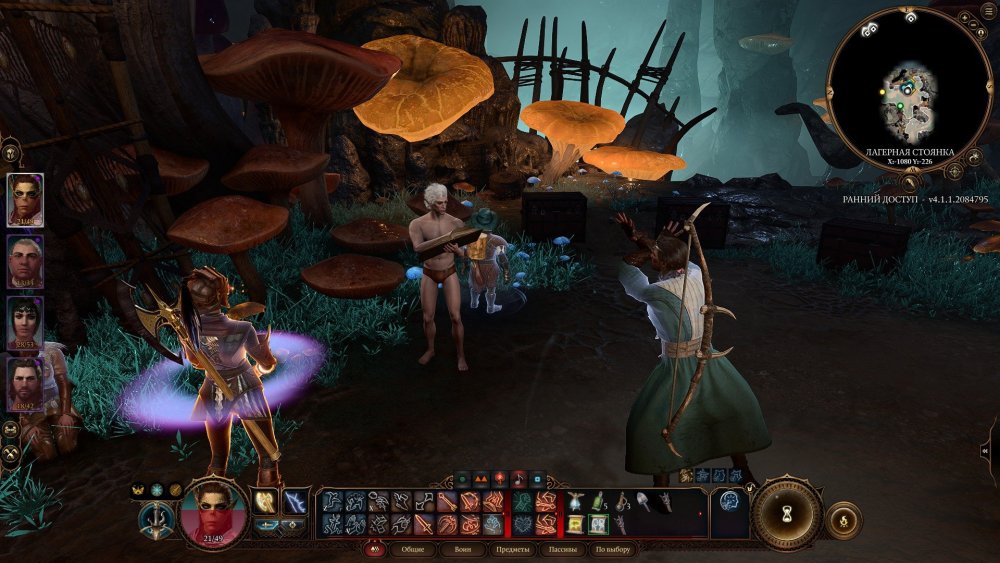The width and height of the screenshot is (1000, 563).
Task: Select the golden axe weapon action
Action: pyautogui.click(x=267, y=500)
